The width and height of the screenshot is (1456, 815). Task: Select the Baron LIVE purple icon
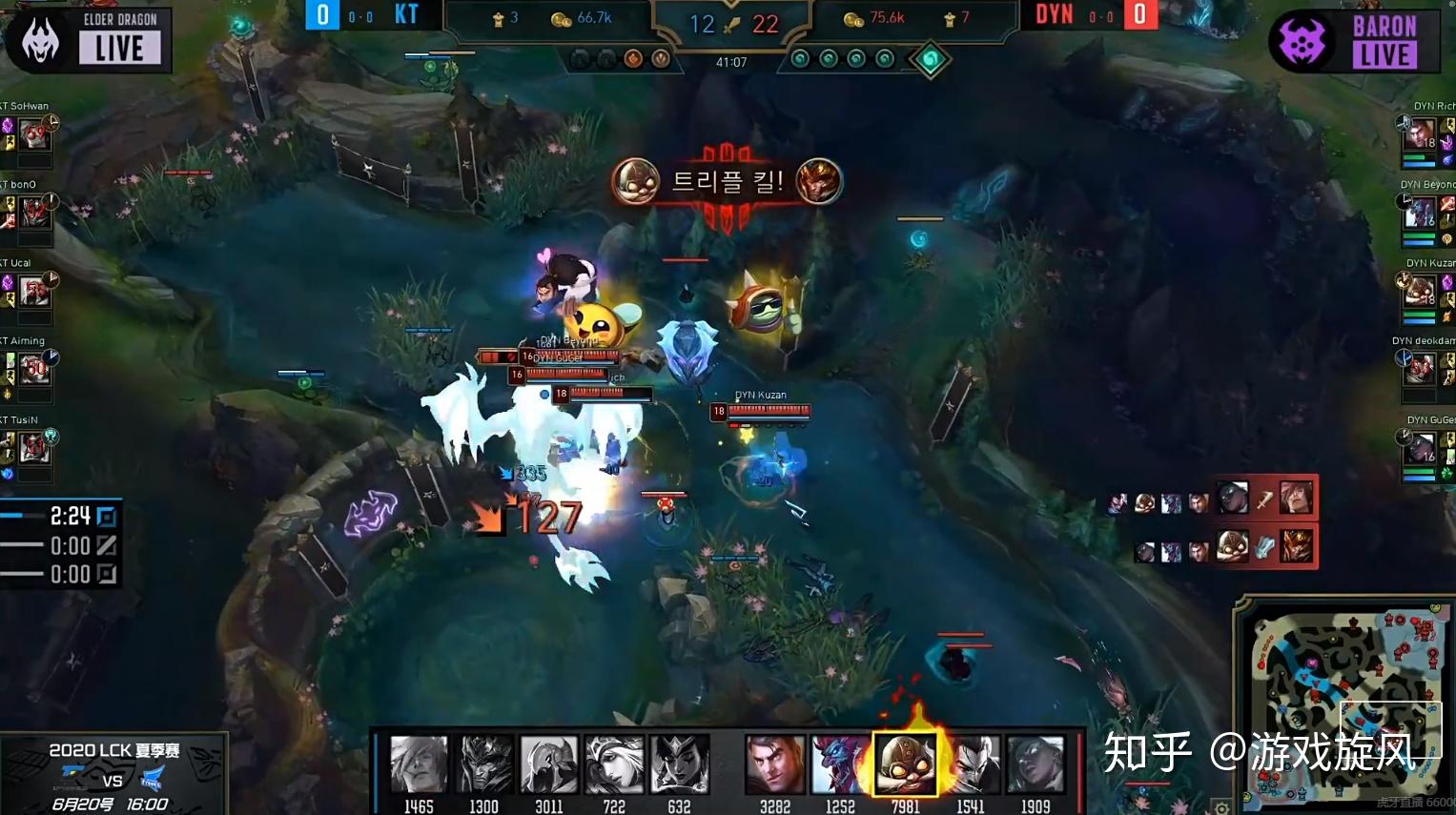pos(1302,40)
